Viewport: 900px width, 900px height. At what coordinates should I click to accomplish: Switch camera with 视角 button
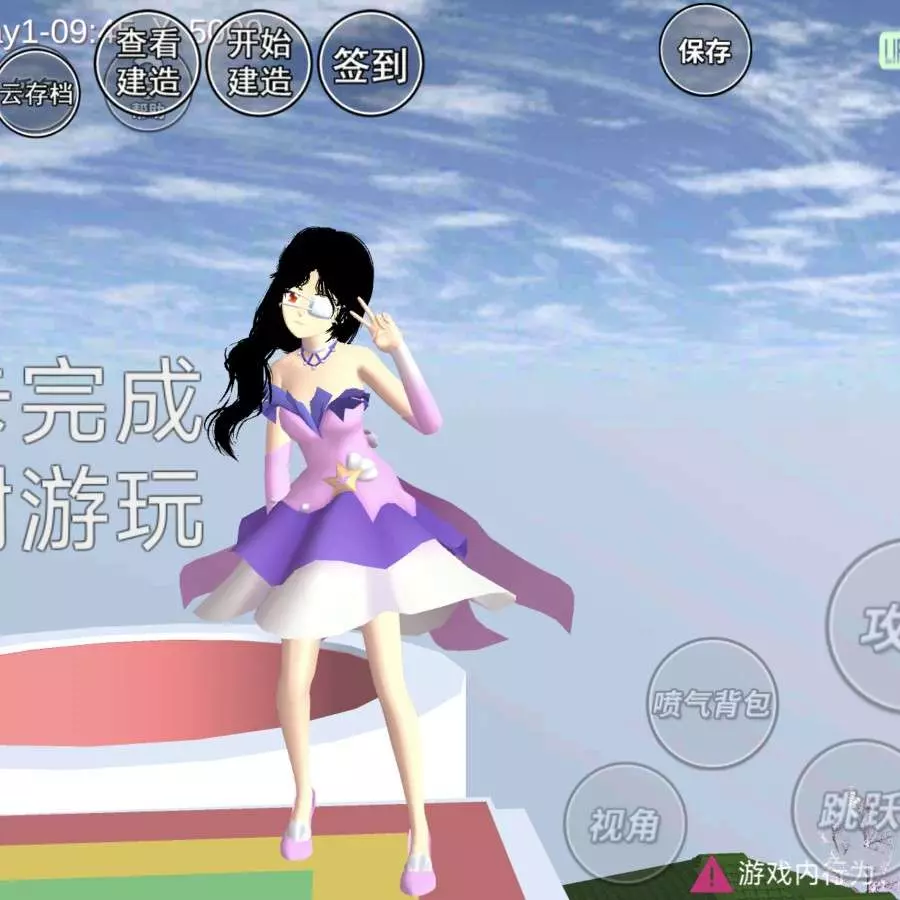(x=625, y=823)
